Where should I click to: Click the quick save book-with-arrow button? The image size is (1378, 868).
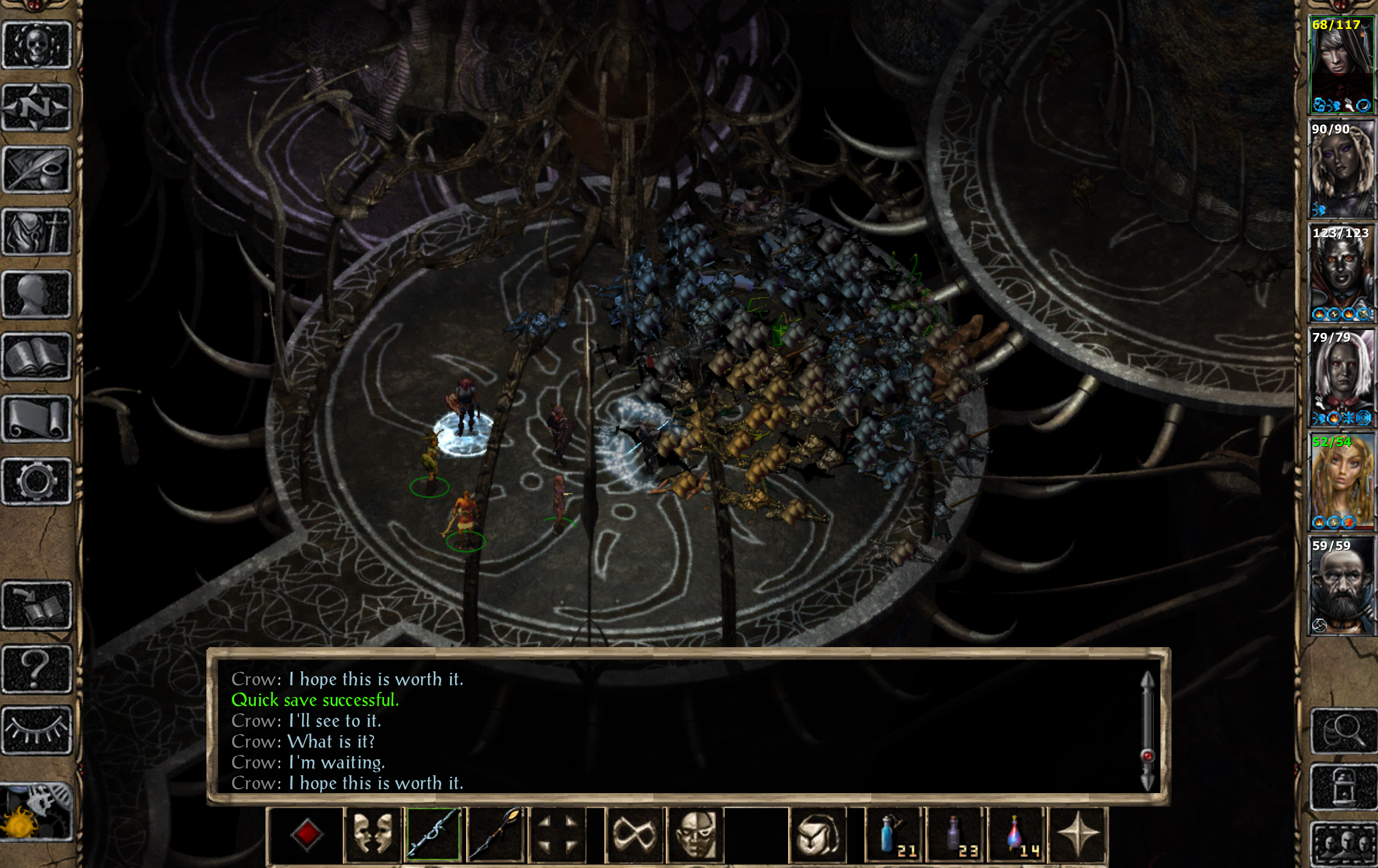pyautogui.click(x=37, y=606)
